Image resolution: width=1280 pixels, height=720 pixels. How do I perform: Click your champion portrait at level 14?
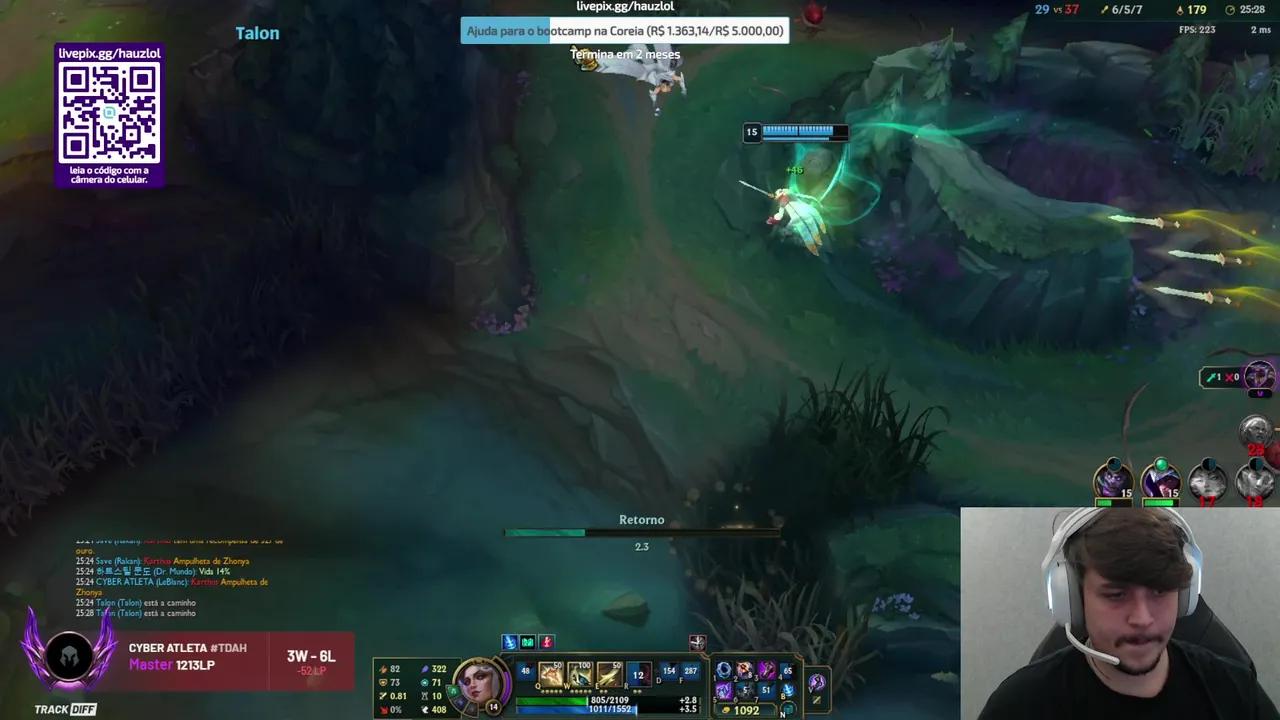tap(481, 680)
